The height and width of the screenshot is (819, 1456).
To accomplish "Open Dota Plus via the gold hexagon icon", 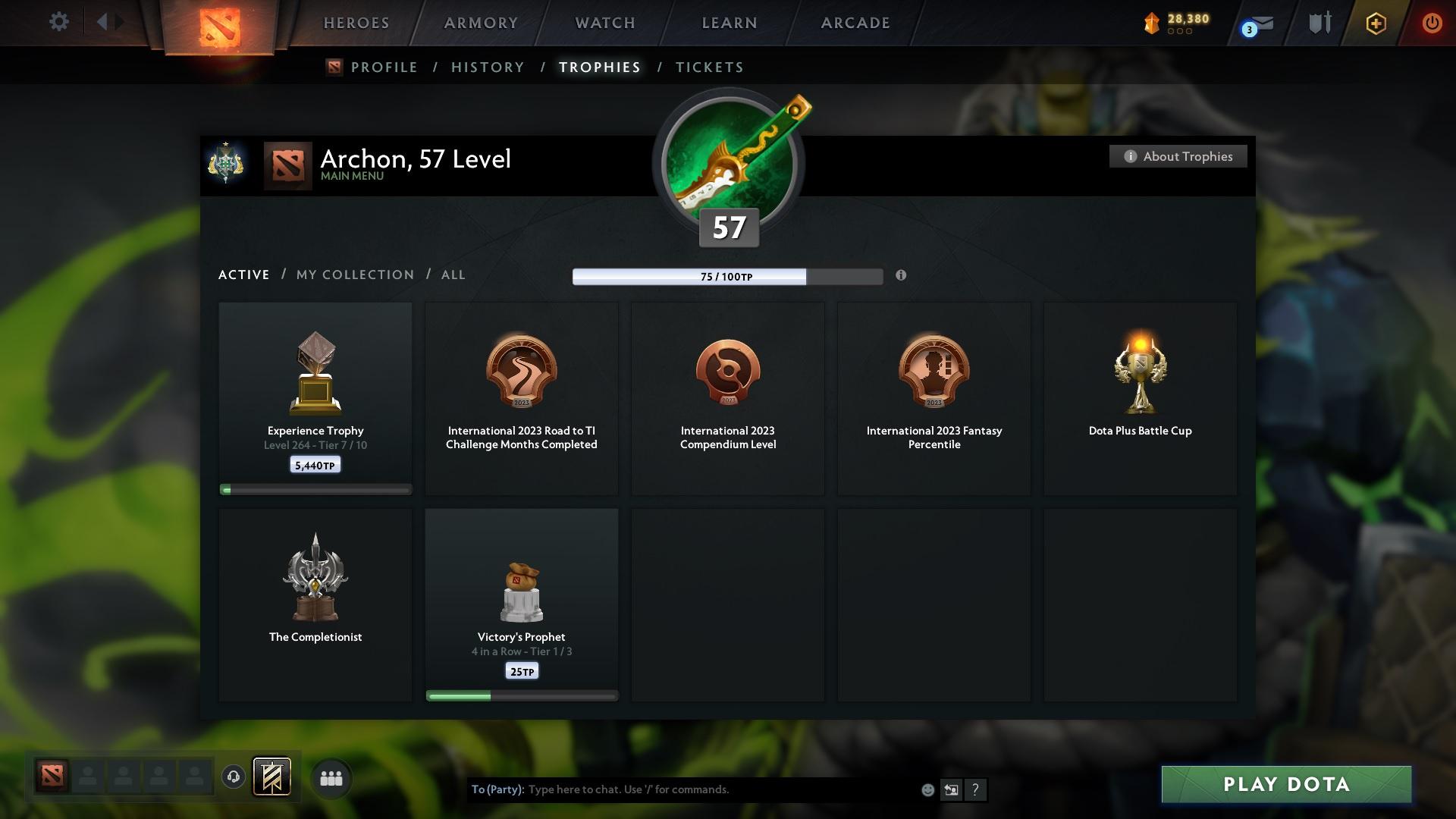I will pyautogui.click(x=1375, y=24).
